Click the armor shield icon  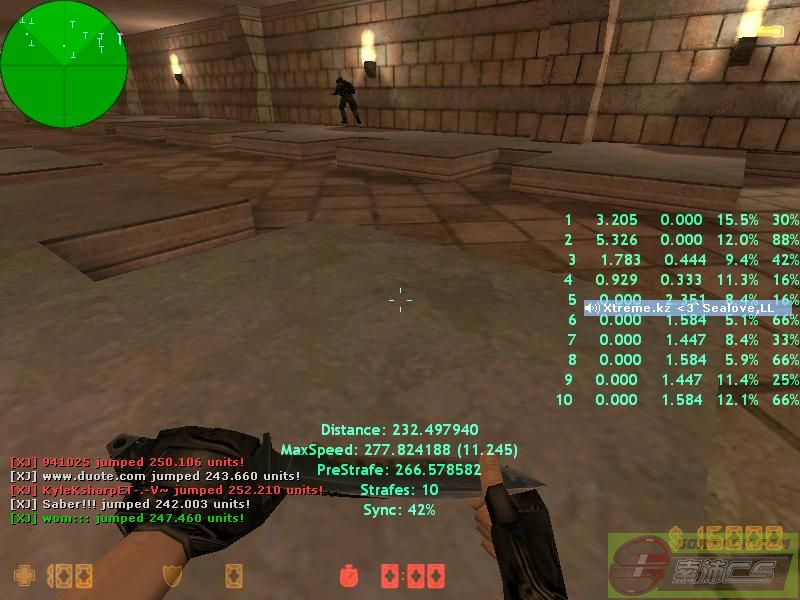click(x=172, y=576)
